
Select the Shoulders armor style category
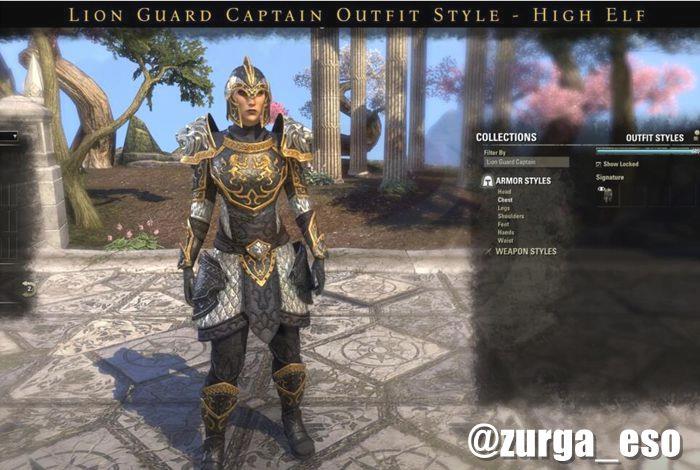coord(511,216)
